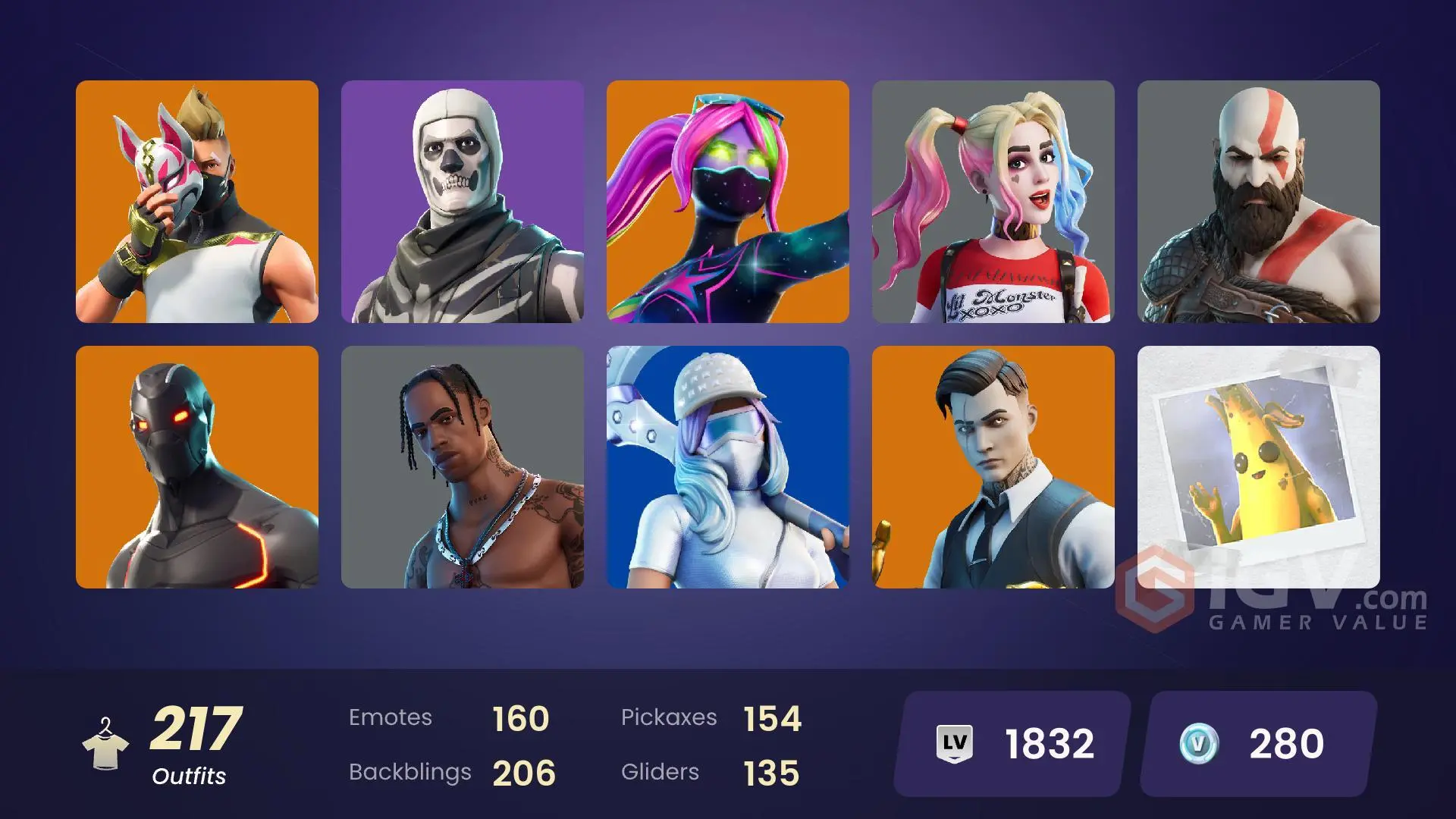Select the white-masked blue-haired sniper tile
This screenshot has width=1456, height=819.
[729, 466]
